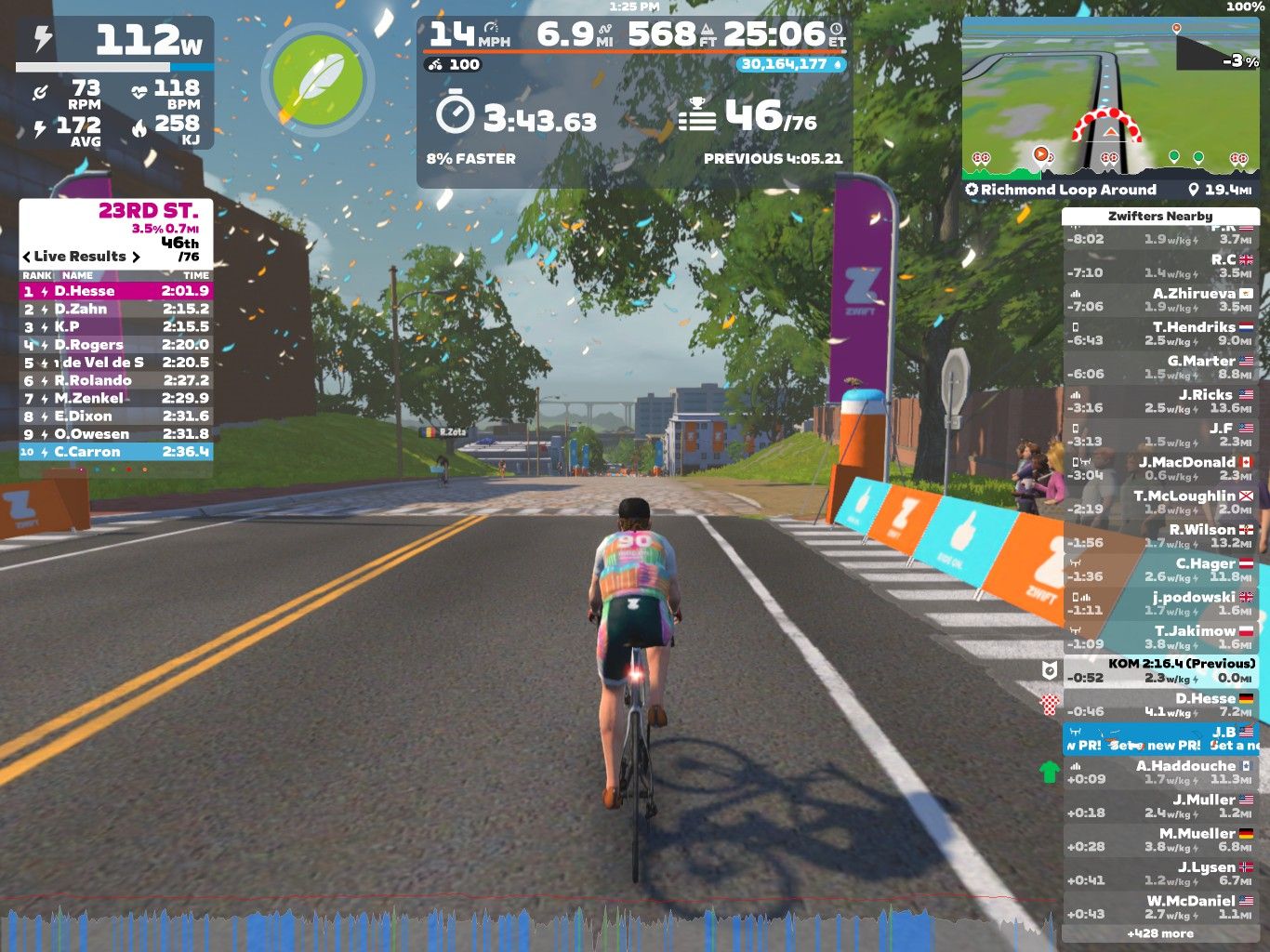
Task: Select O.Owesen's row in Live Results
Action: [x=115, y=434]
